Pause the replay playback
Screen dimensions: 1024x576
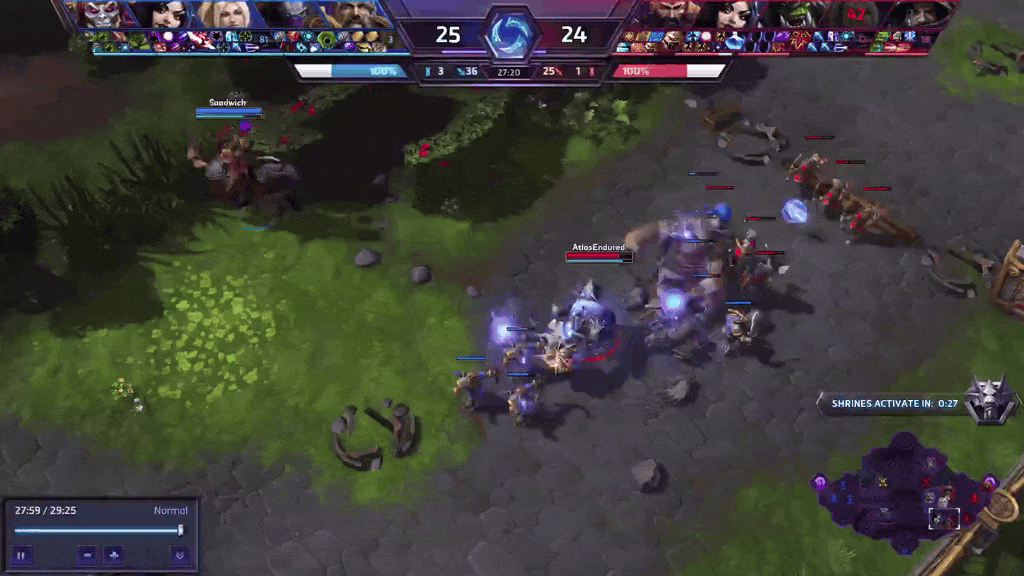(x=21, y=555)
